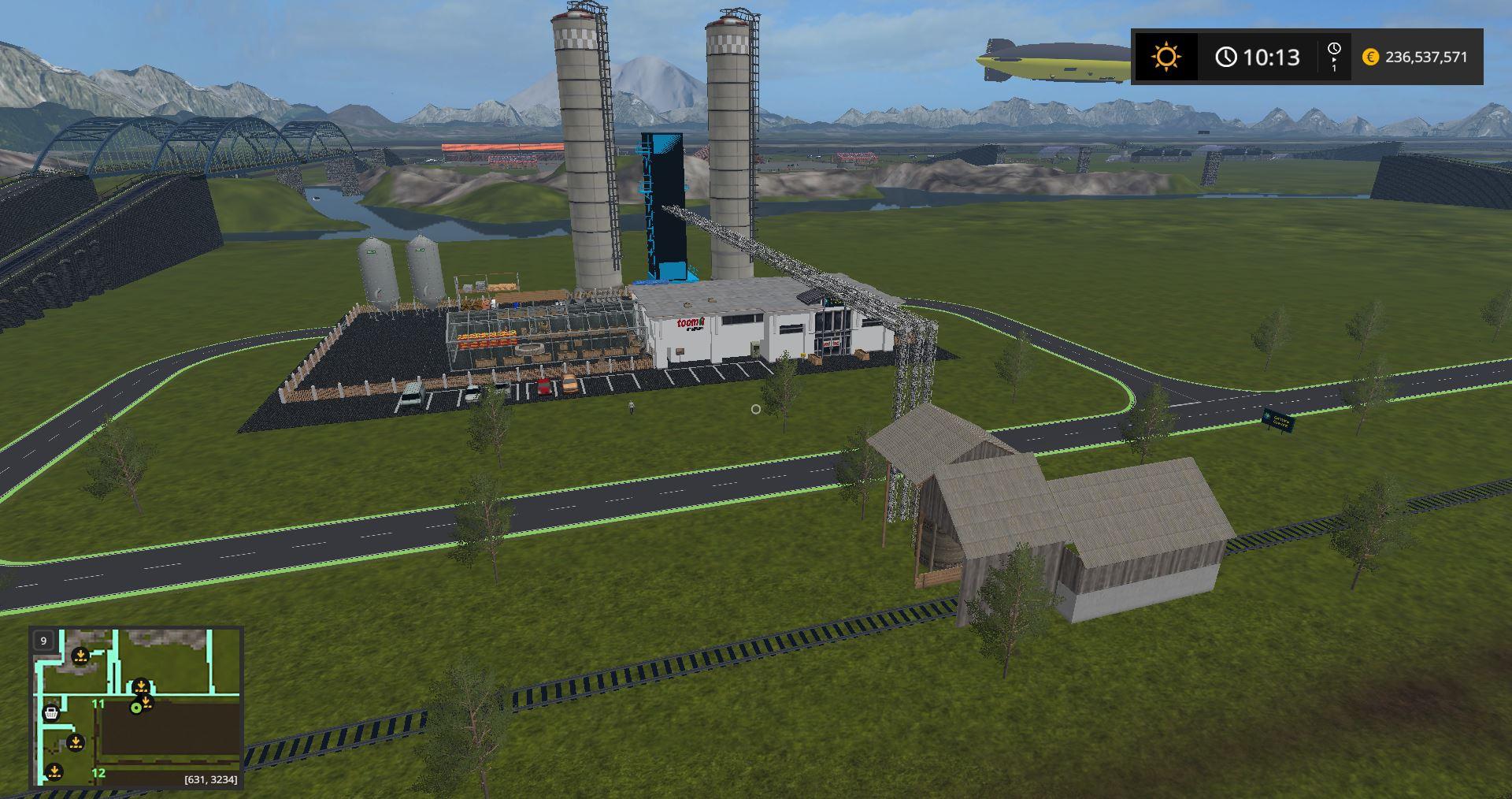Select field 12 label on the minimap
Viewport: 1512px width, 799px height.
tap(98, 772)
